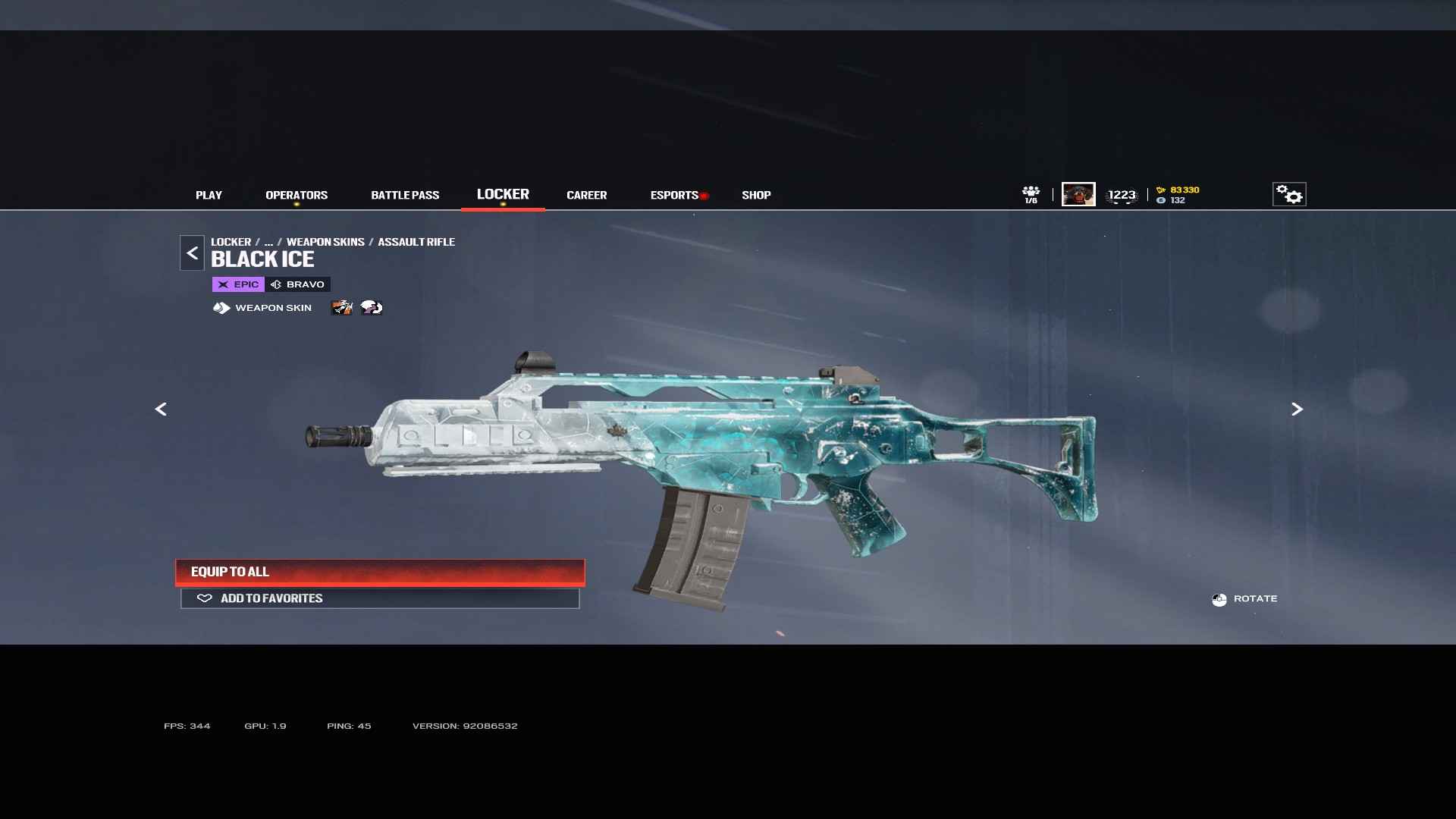
Task: Show the previous weapon skin
Action: (161, 409)
